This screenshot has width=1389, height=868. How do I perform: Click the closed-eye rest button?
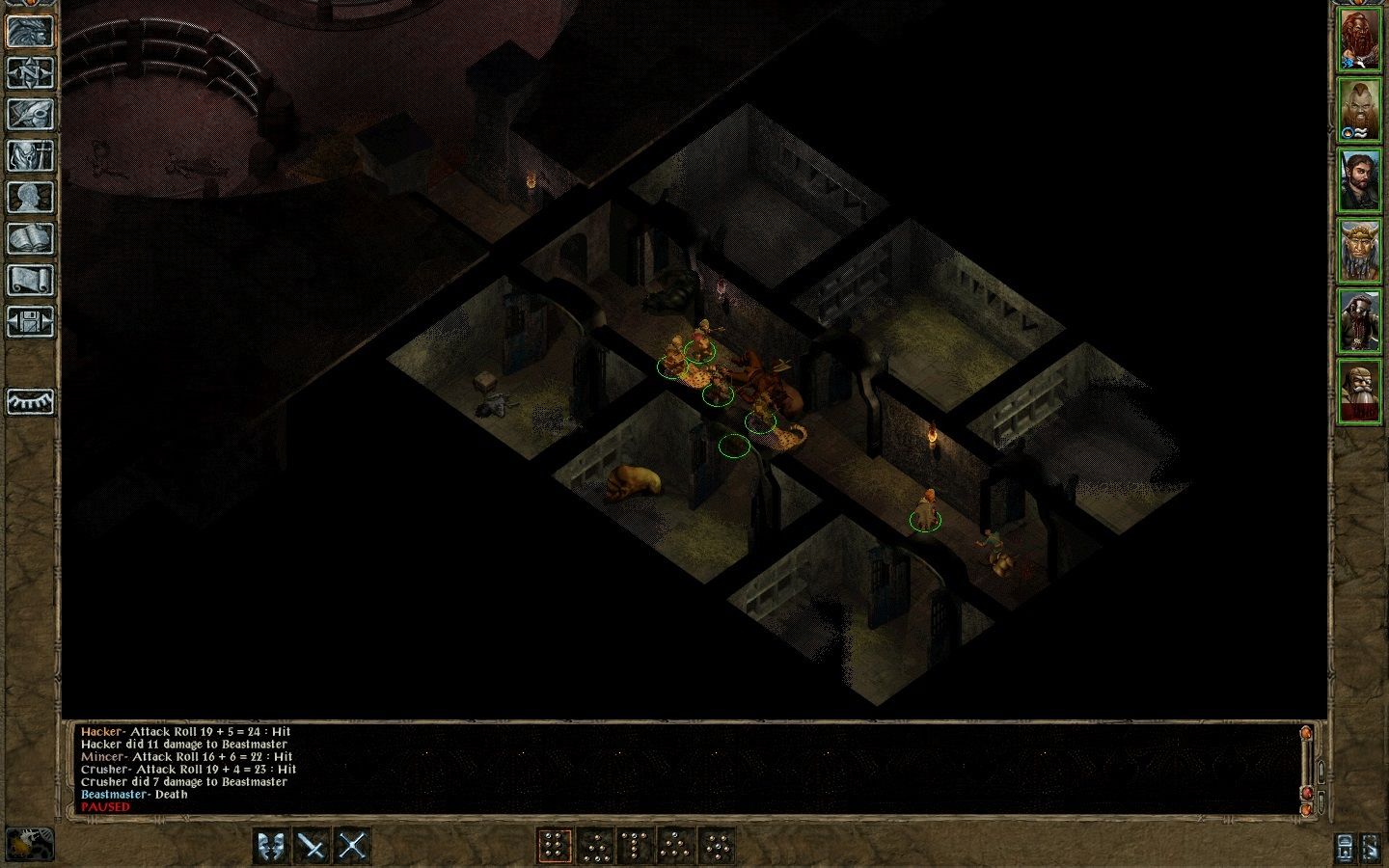pos(31,401)
